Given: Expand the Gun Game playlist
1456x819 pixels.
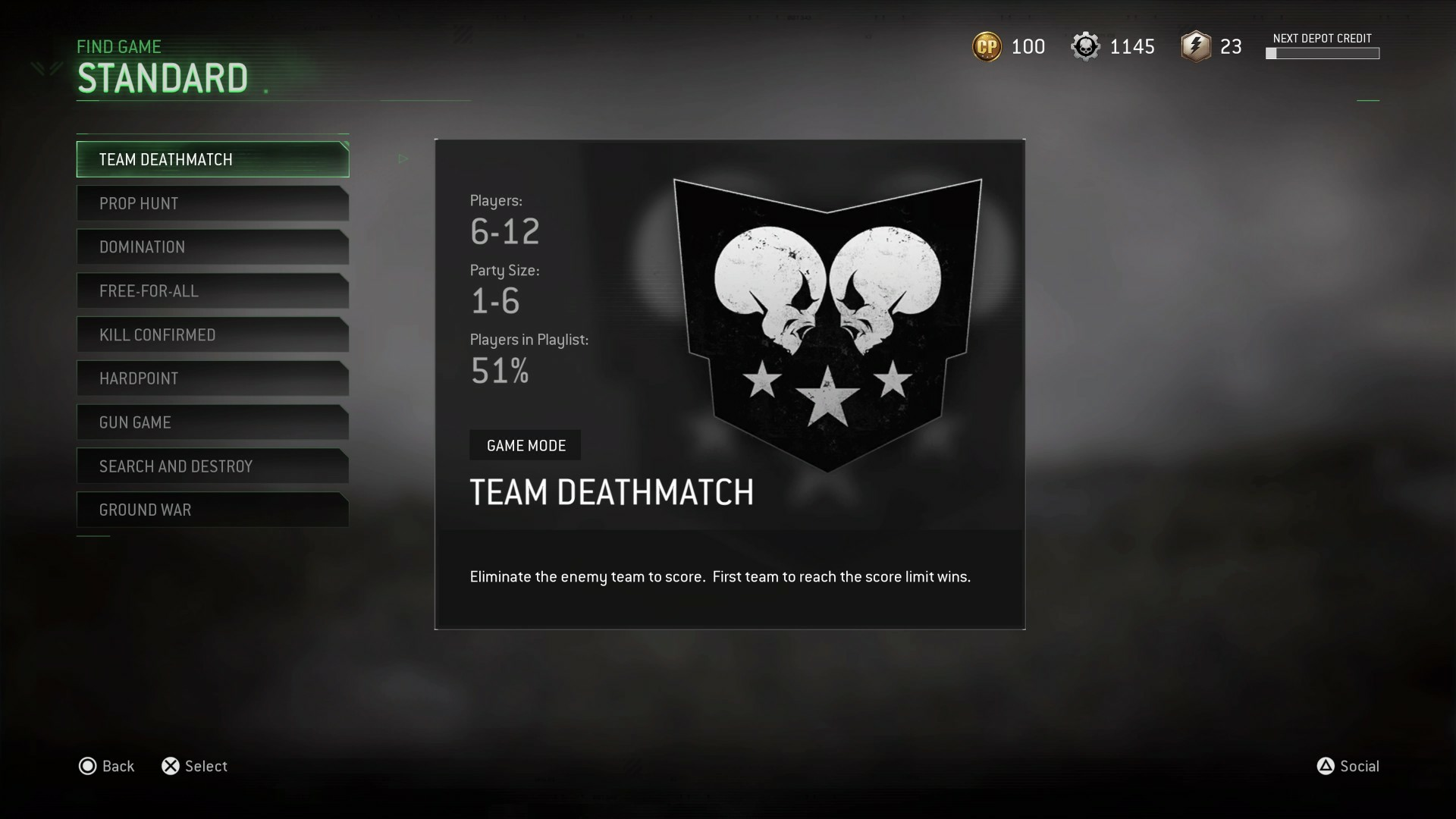Looking at the screenshot, I should point(212,422).
